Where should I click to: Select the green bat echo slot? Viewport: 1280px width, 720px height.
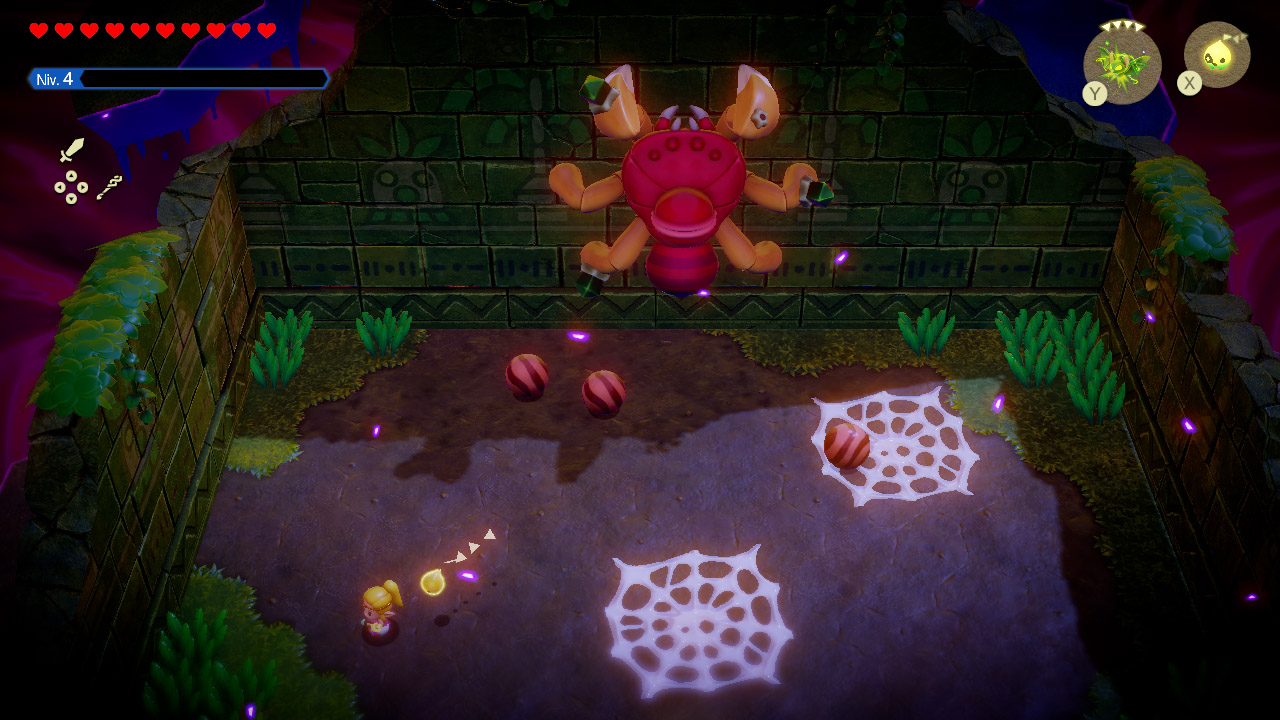pos(1122,64)
